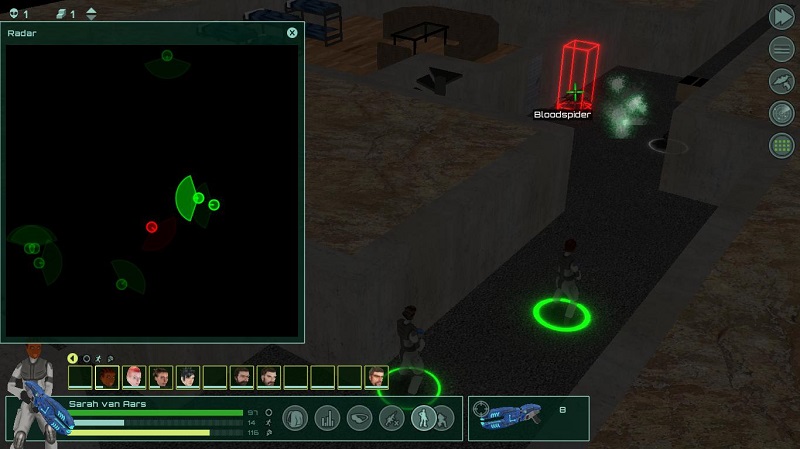Click the round weapon icon button
This screenshot has width=800, height=449.
[x=781, y=81]
